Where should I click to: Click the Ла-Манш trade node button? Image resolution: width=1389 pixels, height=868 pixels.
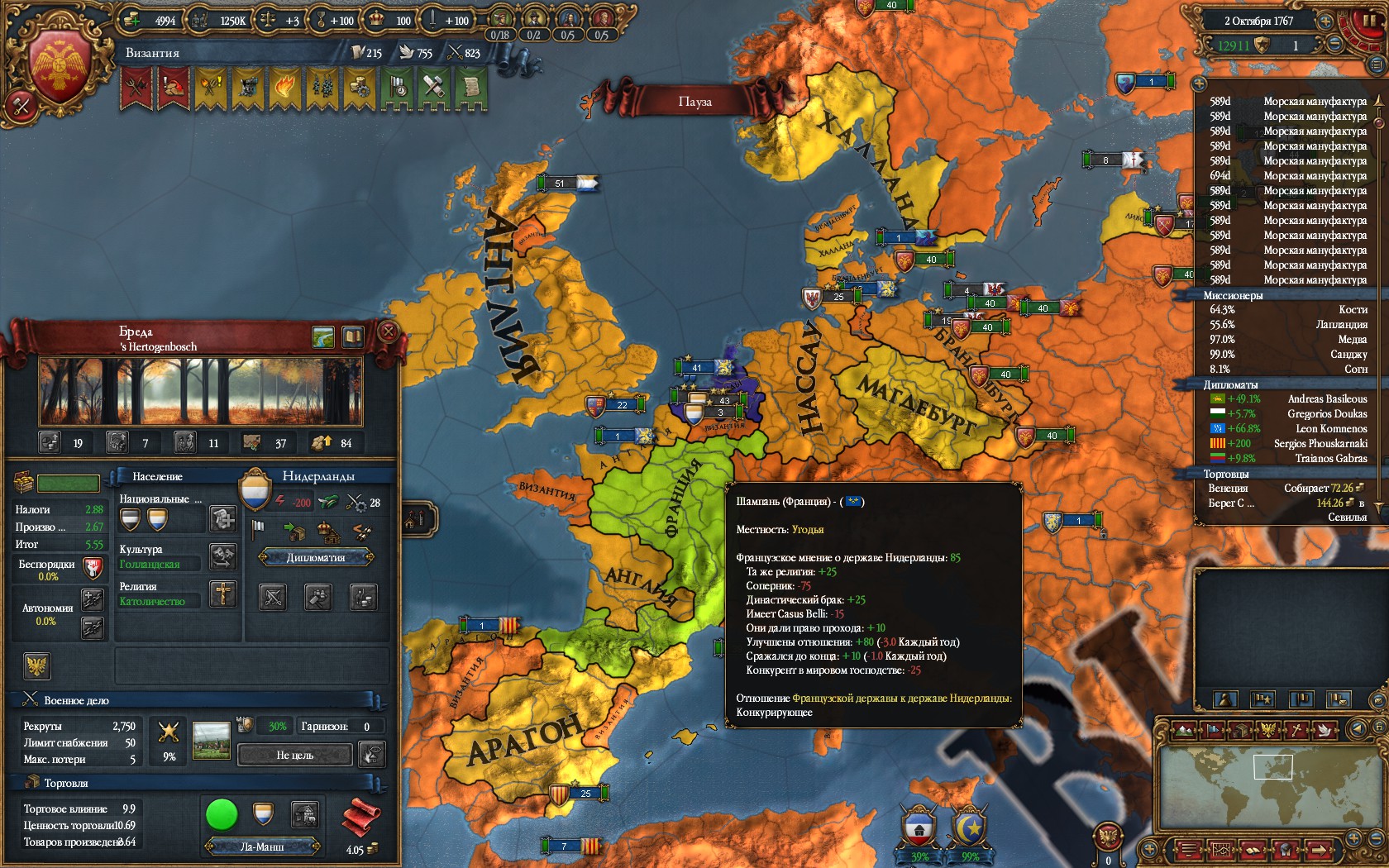[262, 847]
